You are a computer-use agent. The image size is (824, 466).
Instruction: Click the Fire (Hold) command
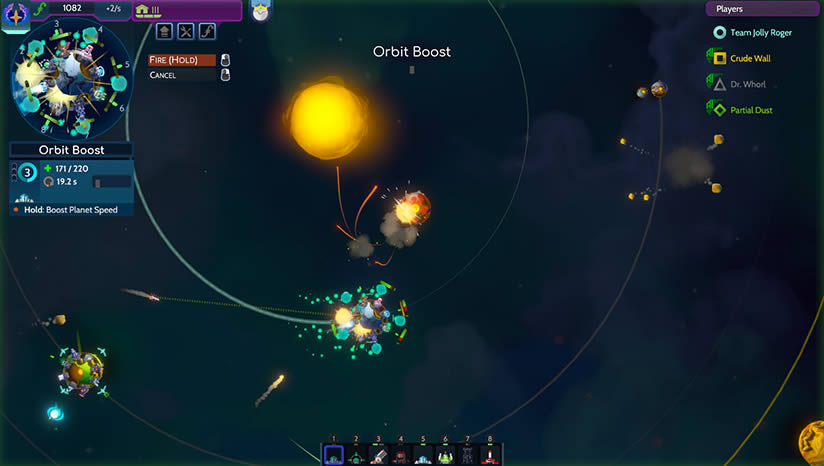pos(182,60)
